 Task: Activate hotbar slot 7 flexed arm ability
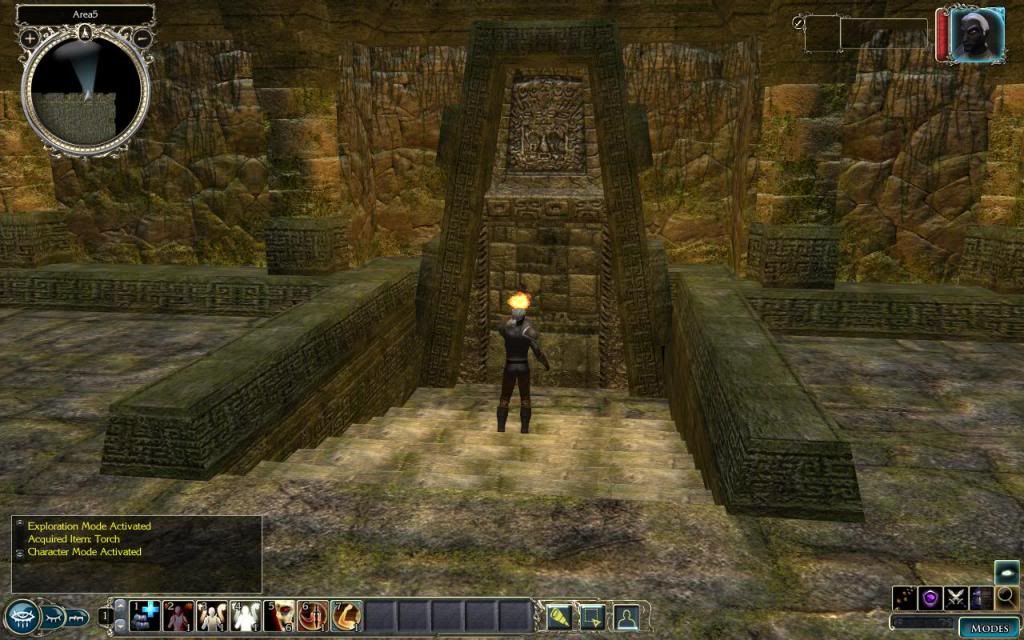[x=347, y=615]
